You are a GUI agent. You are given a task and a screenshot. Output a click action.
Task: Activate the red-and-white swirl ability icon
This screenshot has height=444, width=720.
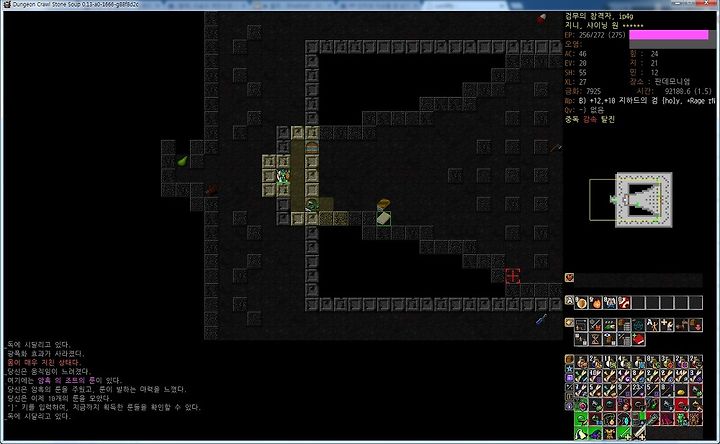[625, 302]
